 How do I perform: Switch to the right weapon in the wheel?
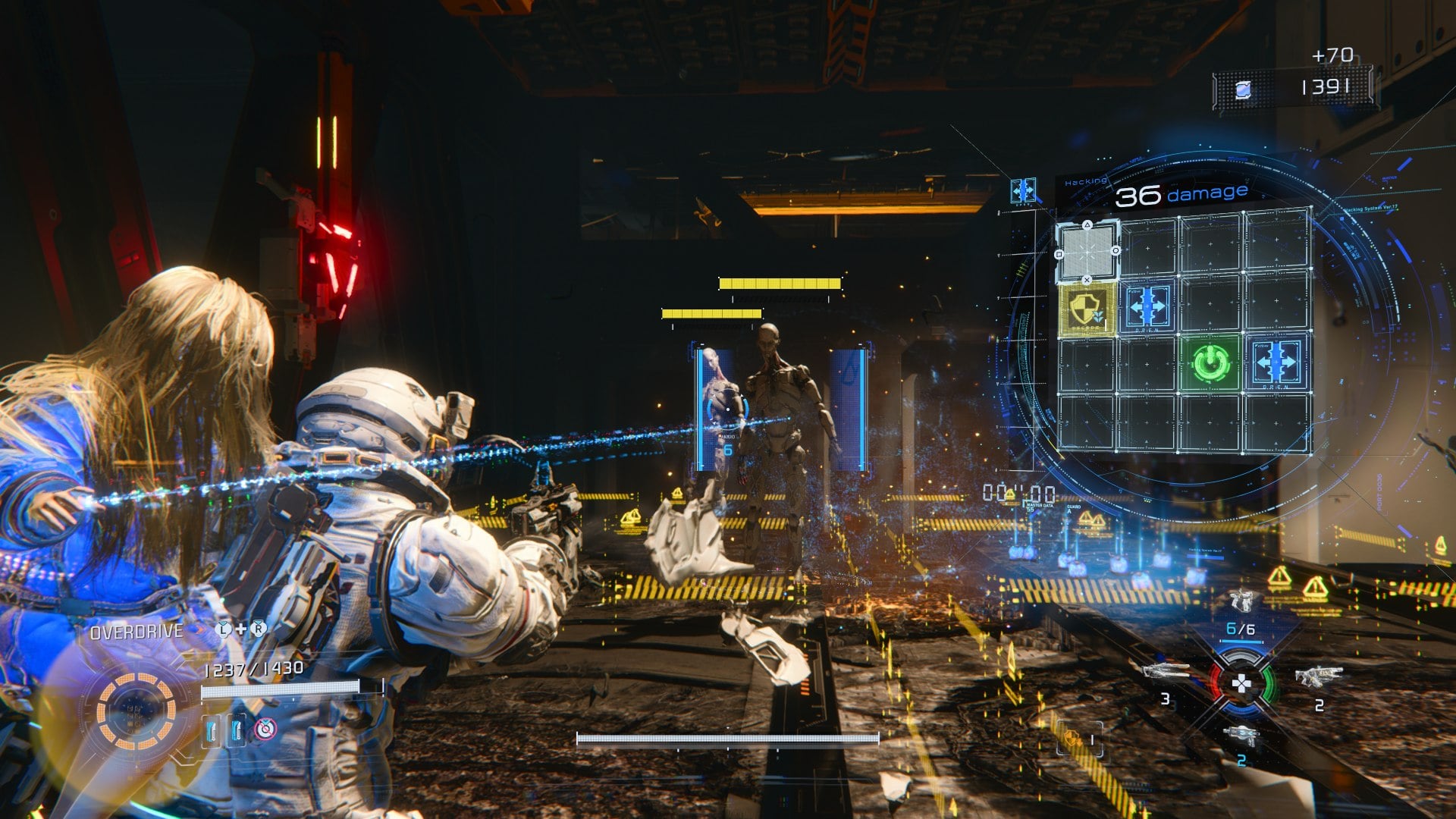tap(1318, 676)
